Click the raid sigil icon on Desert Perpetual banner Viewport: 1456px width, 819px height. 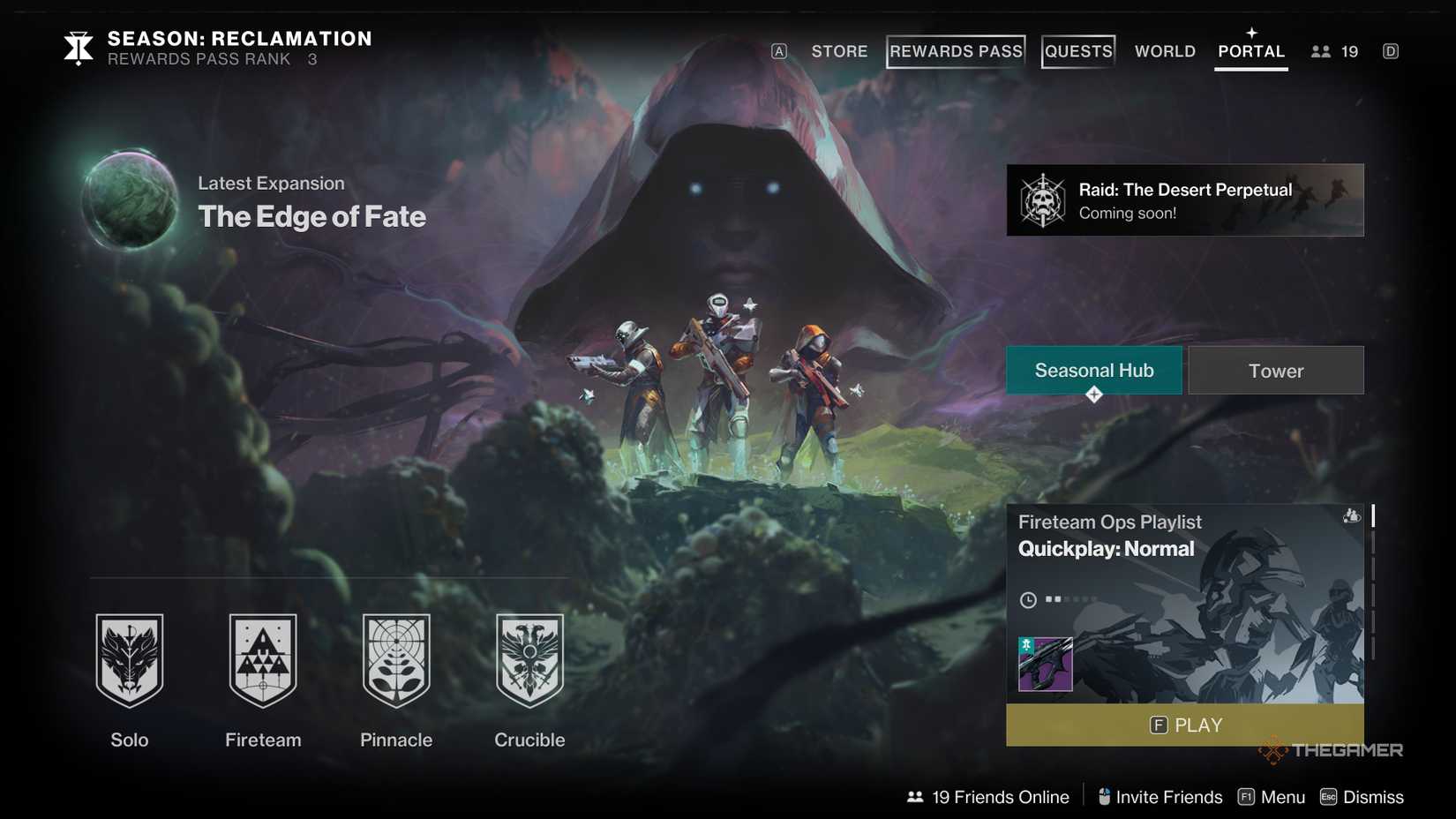(1045, 199)
